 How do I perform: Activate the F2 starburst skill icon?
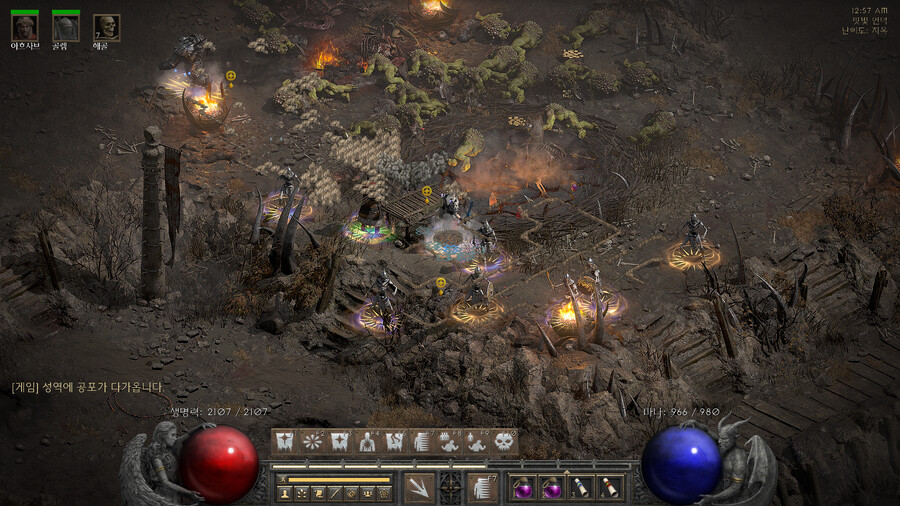tap(312, 441)
